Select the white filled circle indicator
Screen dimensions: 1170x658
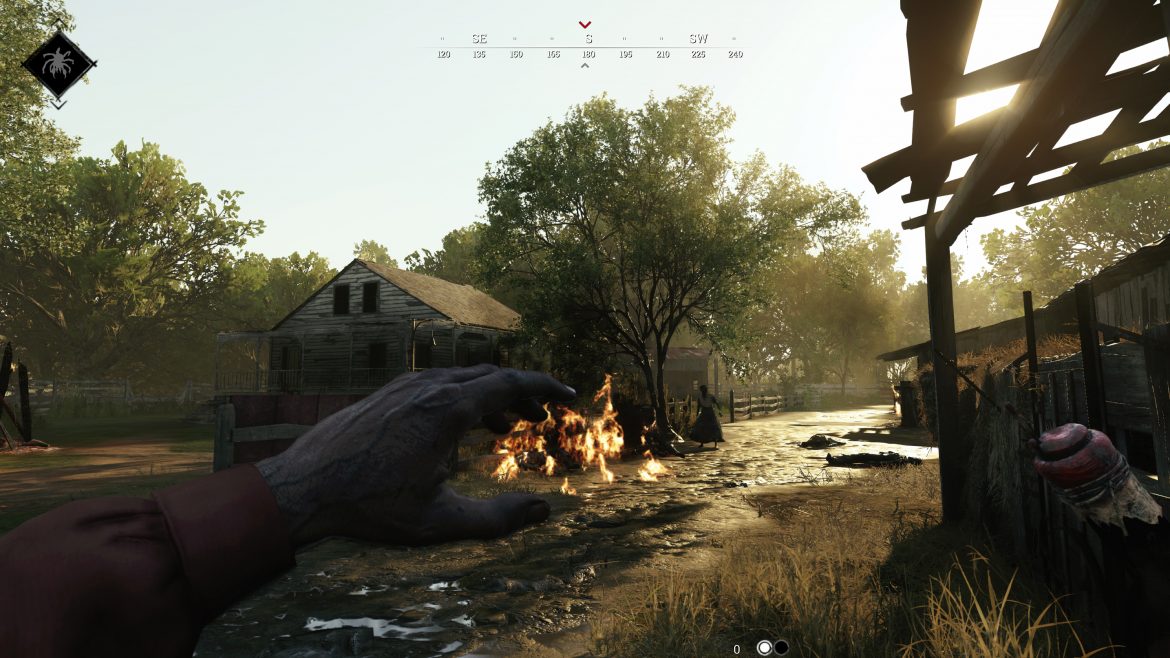(765, 648)
